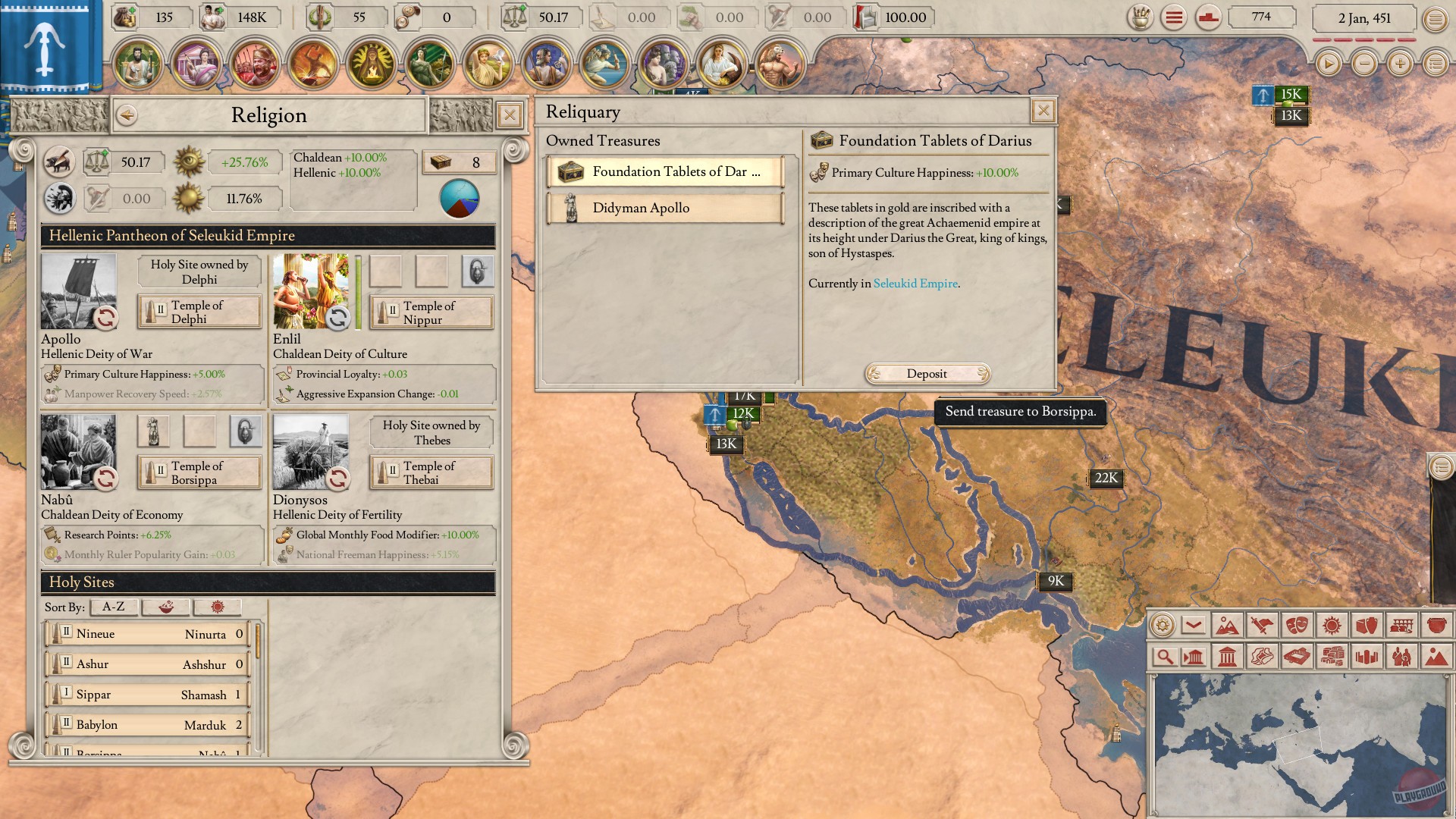Click the game speed increase control

click(1399, 64)
